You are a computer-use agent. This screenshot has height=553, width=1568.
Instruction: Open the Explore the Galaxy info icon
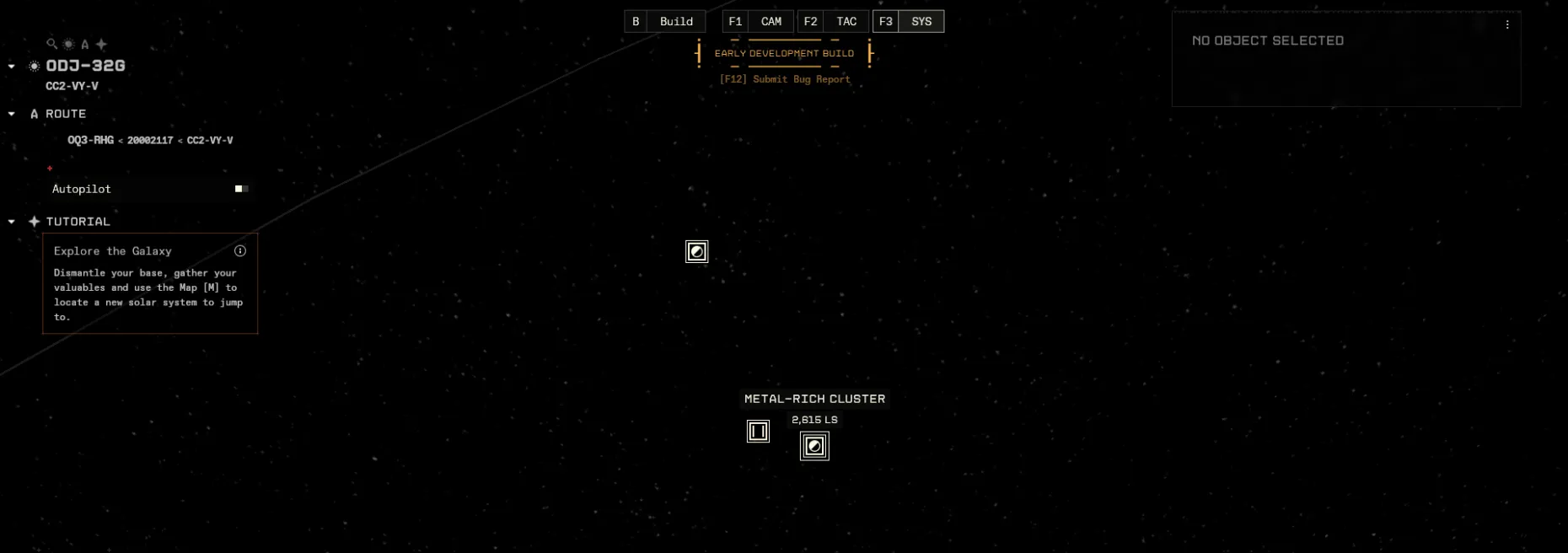(240, 251)
